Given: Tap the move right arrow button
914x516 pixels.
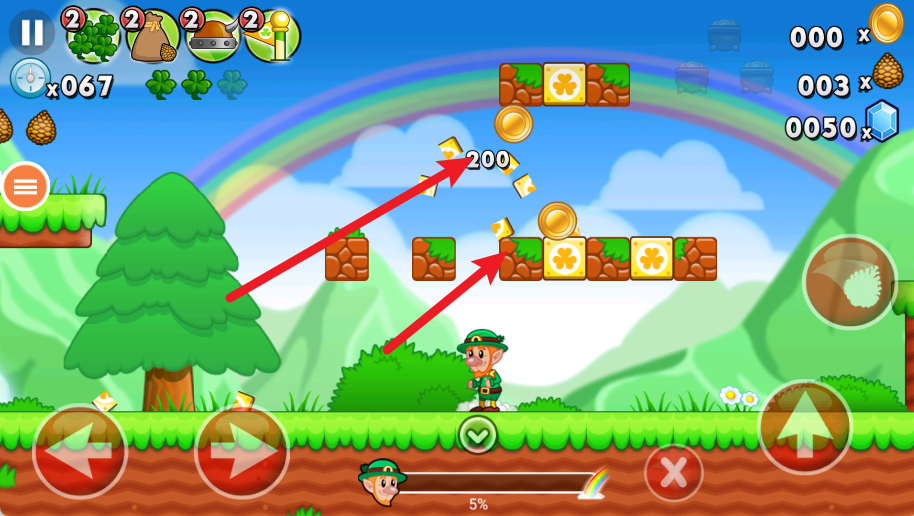Looking at the screenshot, I should point(241,451).
